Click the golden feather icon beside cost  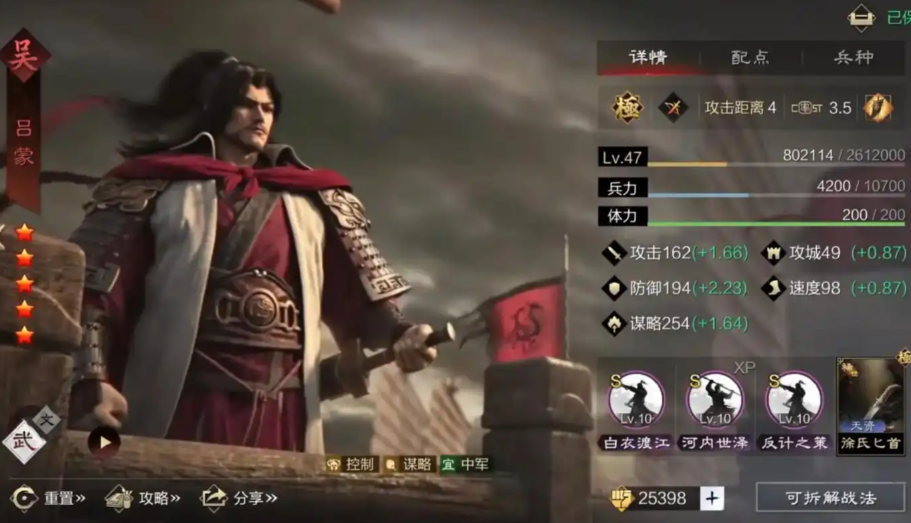[878, 107]
